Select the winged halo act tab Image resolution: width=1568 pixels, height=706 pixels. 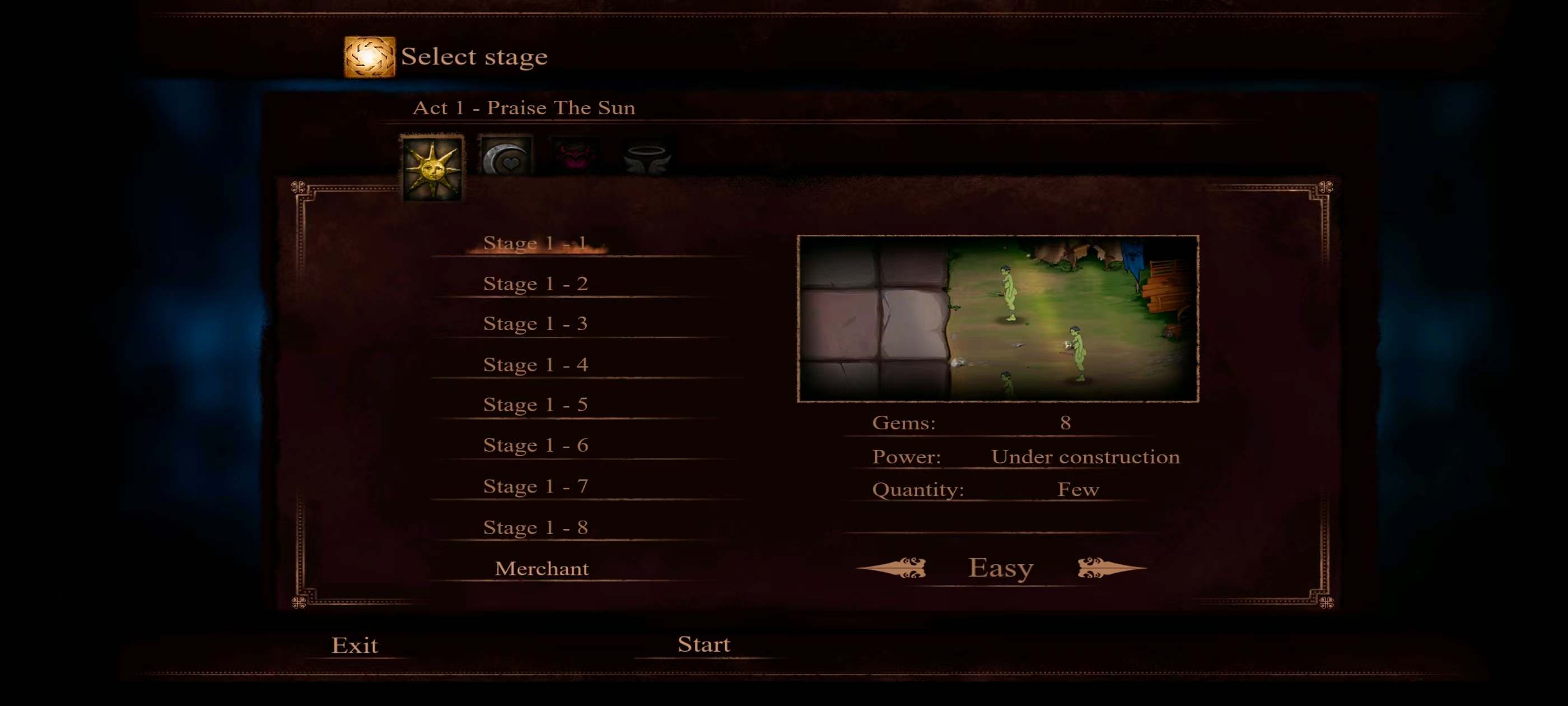[646, 157]
